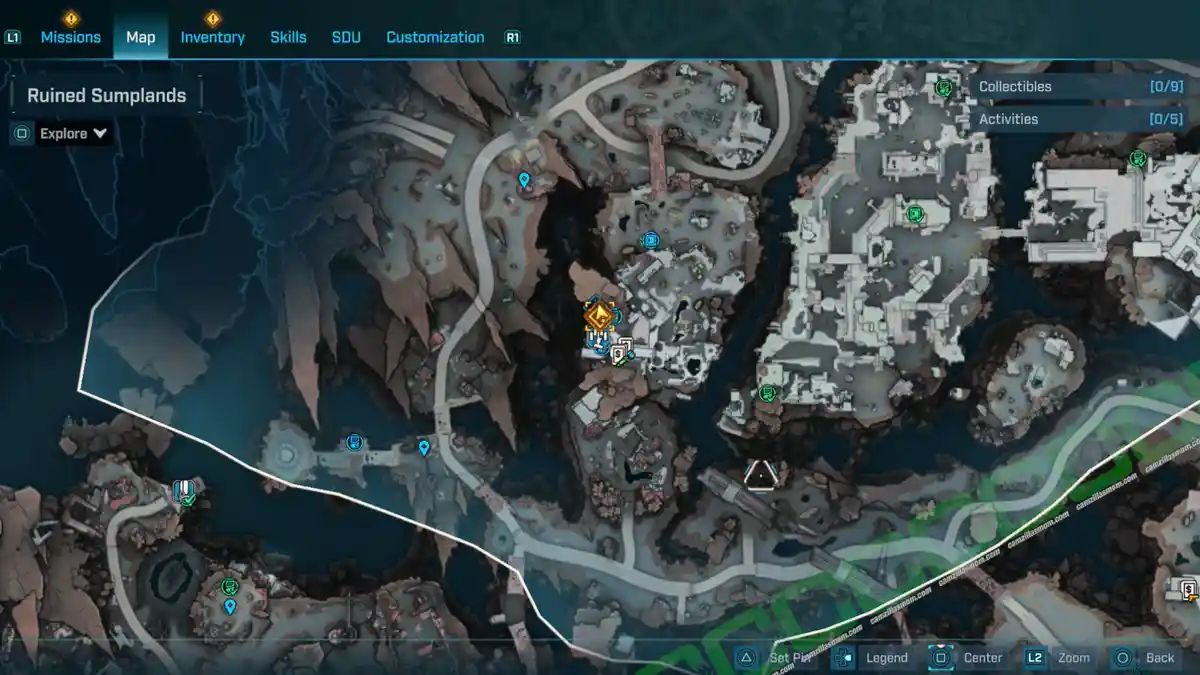Image resolution: width=1200 pixels, height=675 pixels.
Task: Expand the Explore dropdown
Action: pos(74,133)
